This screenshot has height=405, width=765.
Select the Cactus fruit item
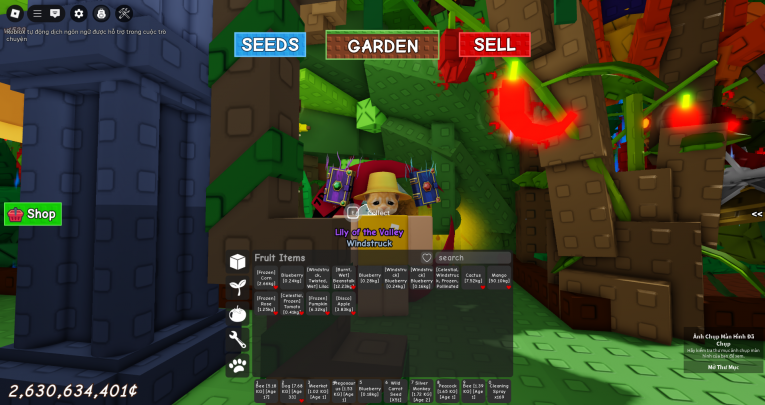pyautogui.click(x=474, y=278)
